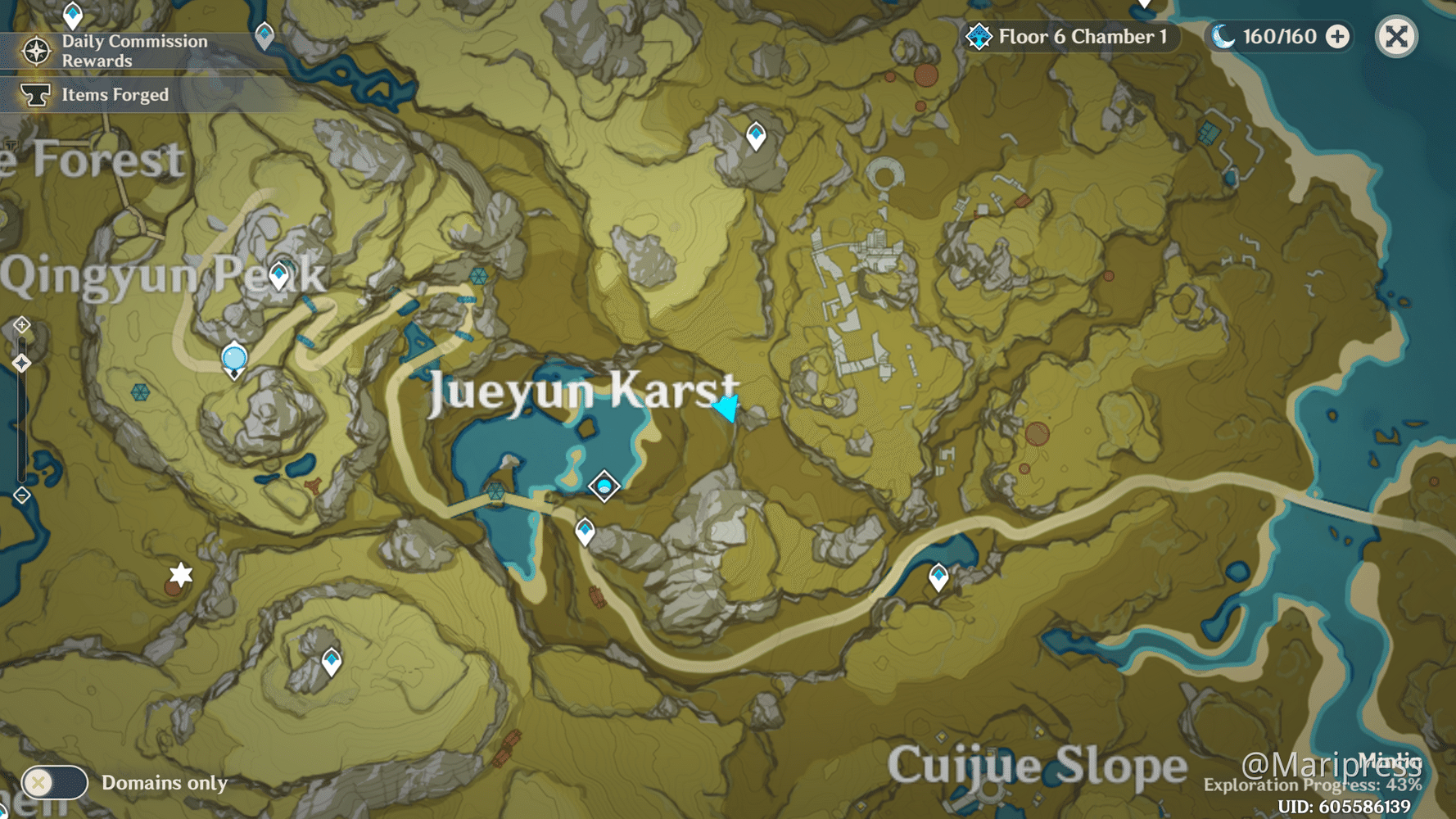
Task: Open the domain marker in Jueyun Karst
Action: click(604, 486)
